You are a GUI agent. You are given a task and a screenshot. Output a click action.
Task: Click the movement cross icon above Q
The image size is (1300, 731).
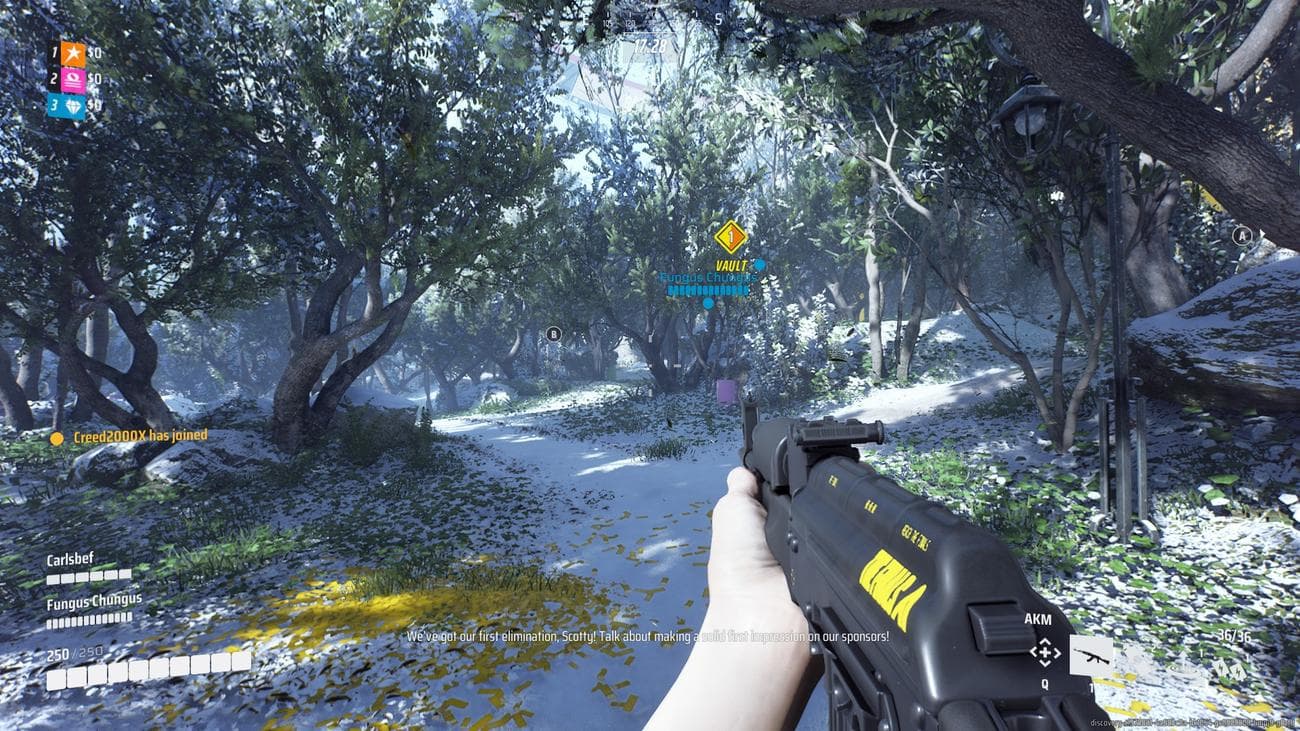1045,652
